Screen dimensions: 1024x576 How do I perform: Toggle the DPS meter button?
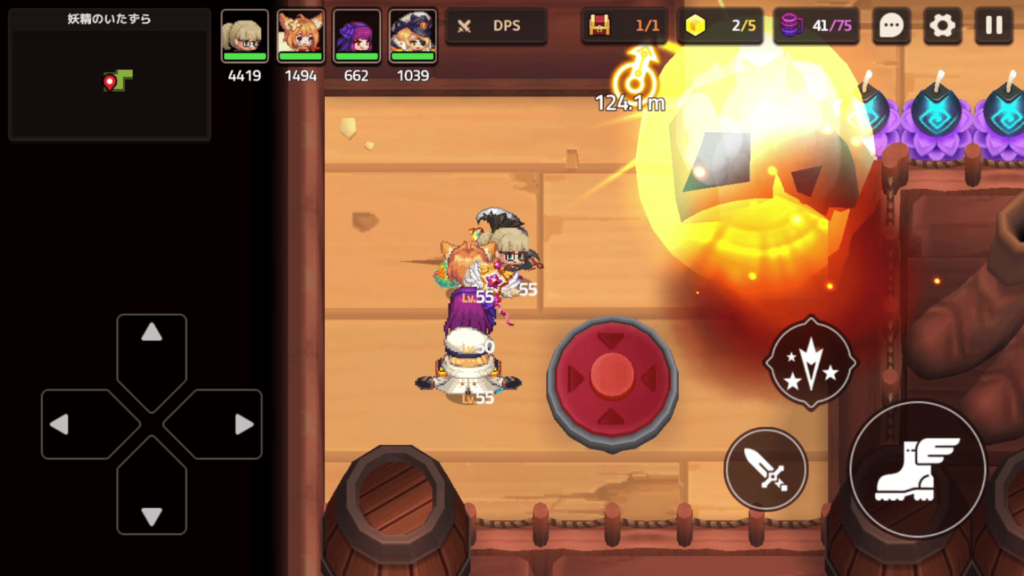(x=496, y=26)
